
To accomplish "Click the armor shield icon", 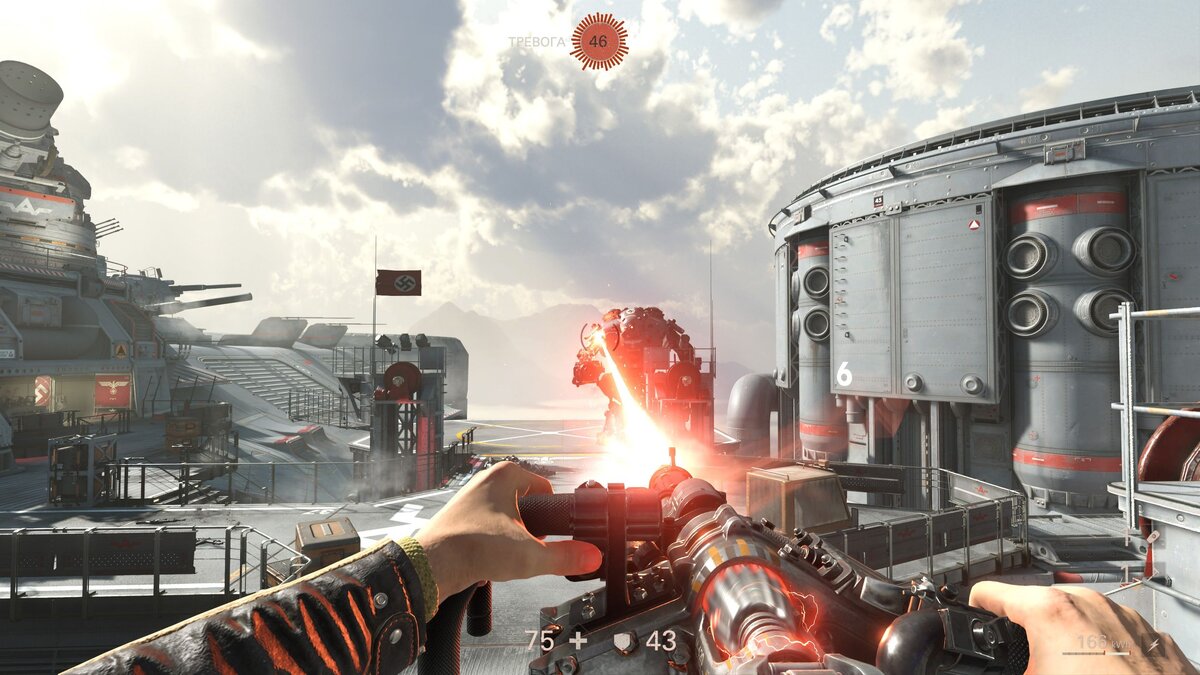I will pos(622,641).
